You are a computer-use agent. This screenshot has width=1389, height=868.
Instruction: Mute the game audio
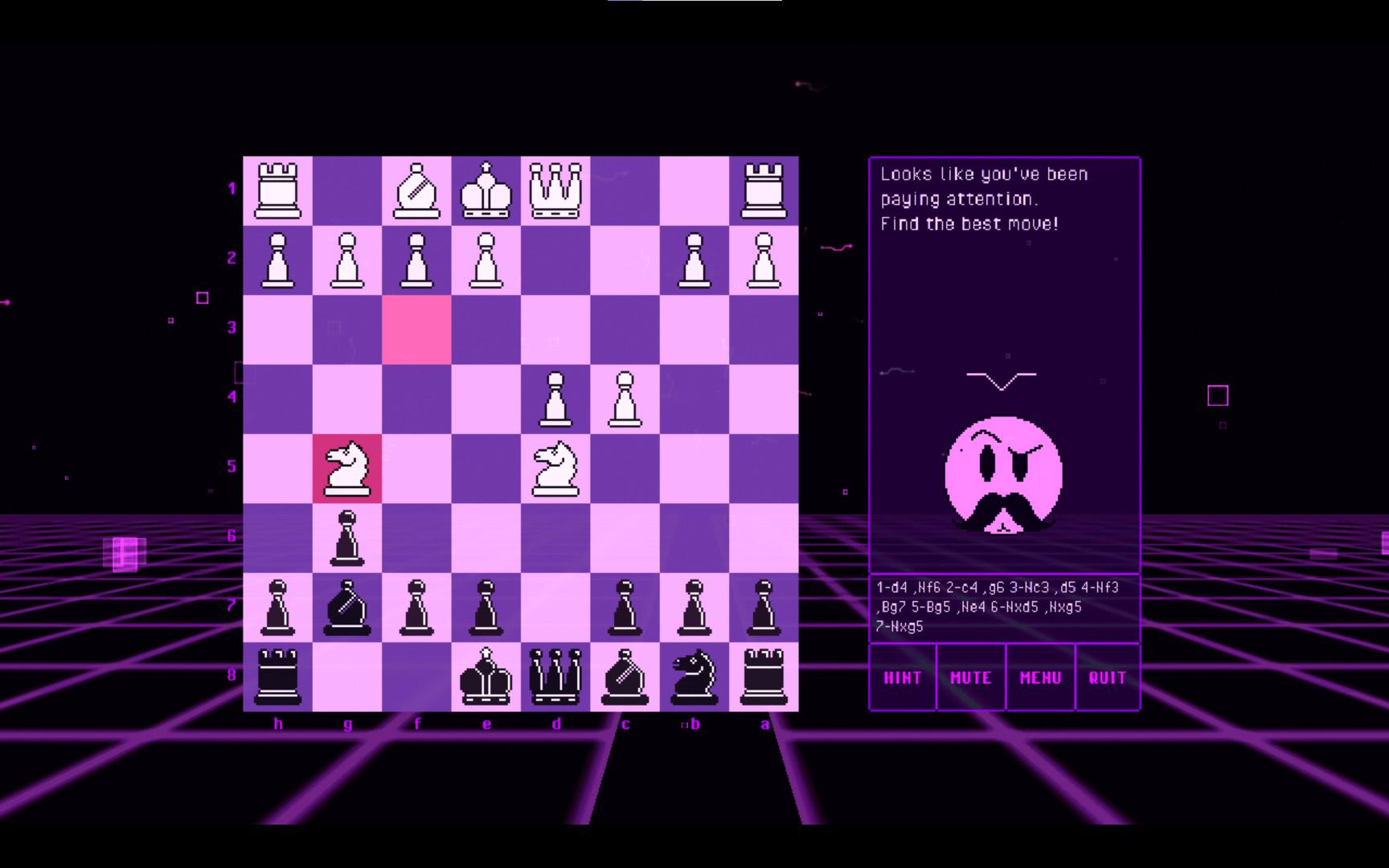[970, 678]
